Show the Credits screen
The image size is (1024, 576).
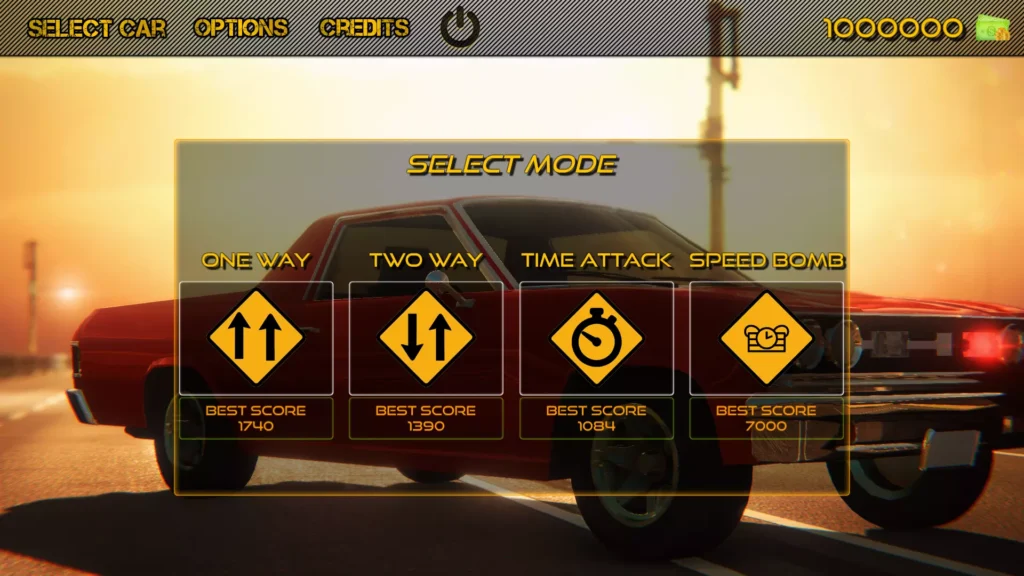click(x=364, y=28)
